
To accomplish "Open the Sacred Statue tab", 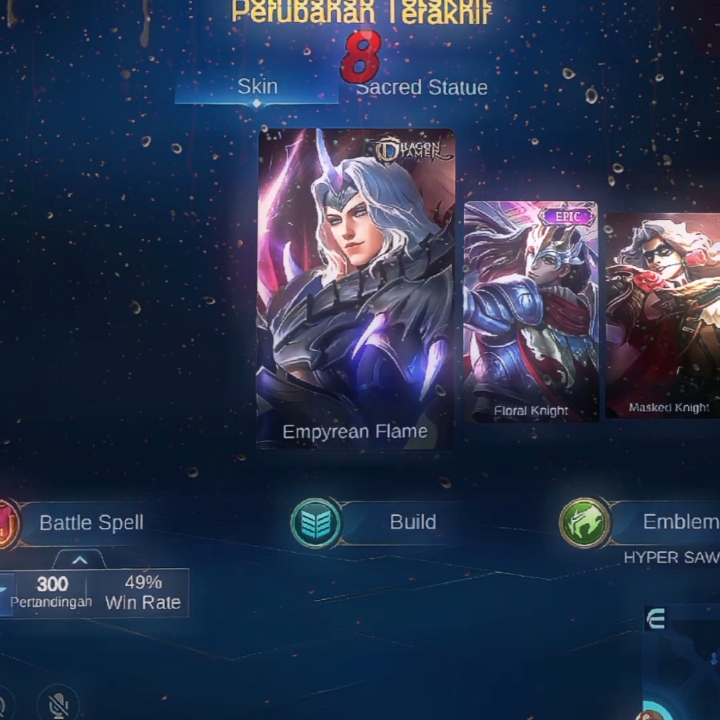I will [422, 88].
